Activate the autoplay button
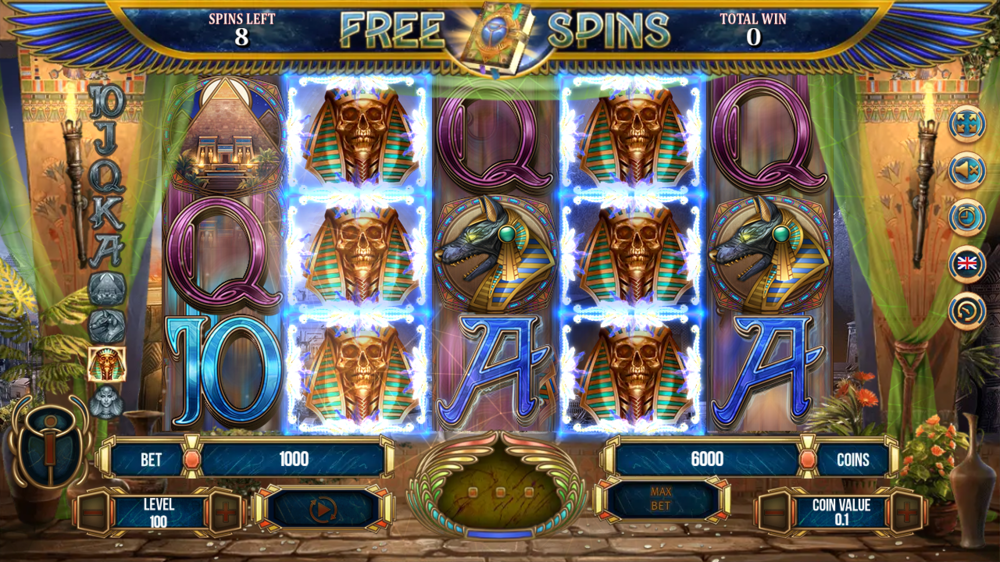This screenshot has width=1000, height=562. click(x=322, y=510)
